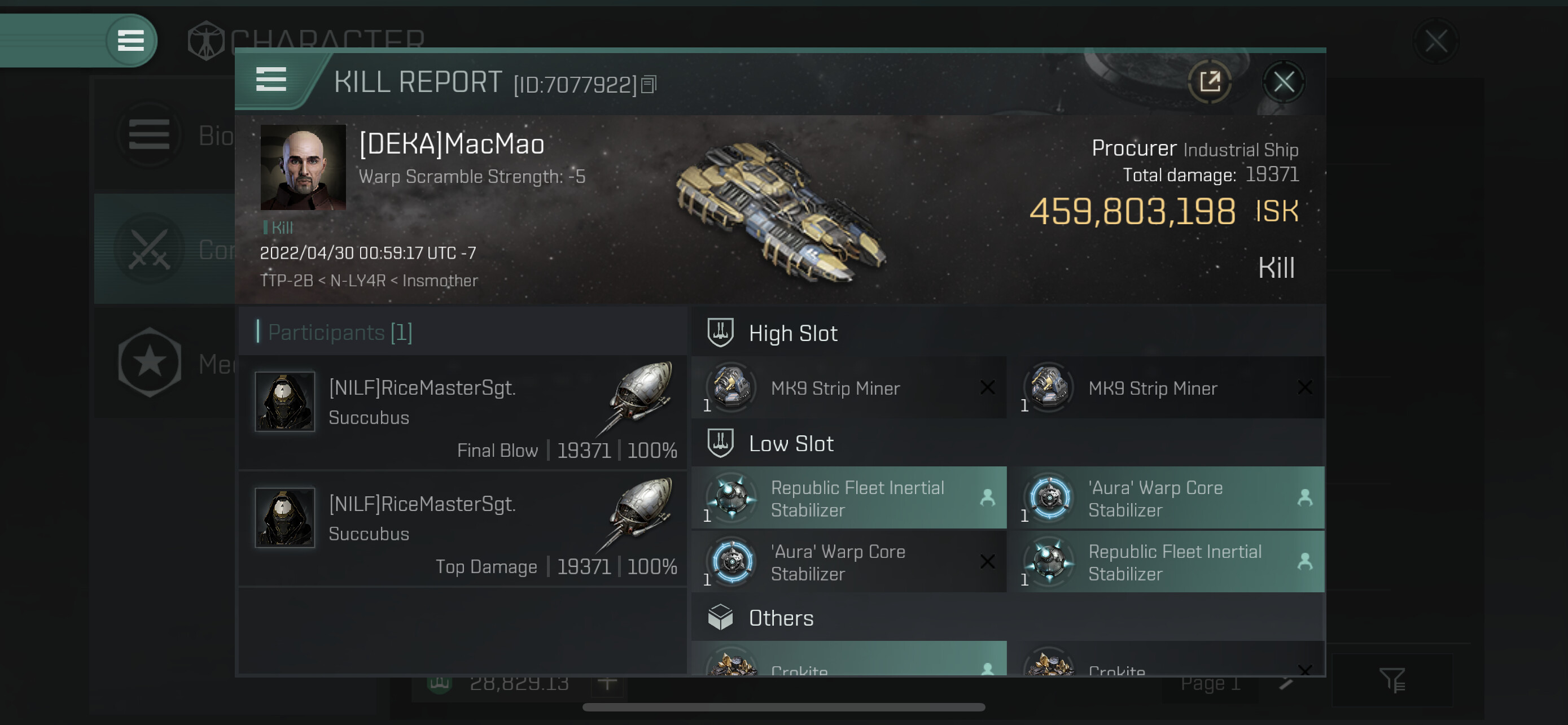The height and width of the screenshot is (725, 1568).
Task: Close the Kill Report window
Action: click(1283, 81)
